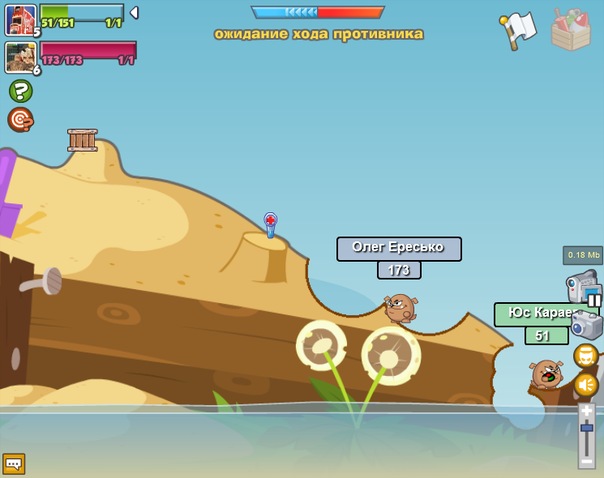Click the white surrender flag
Image resolution: width=604 pixels, height=478 pixels.
pyautogui.click(x=518, y=30)
